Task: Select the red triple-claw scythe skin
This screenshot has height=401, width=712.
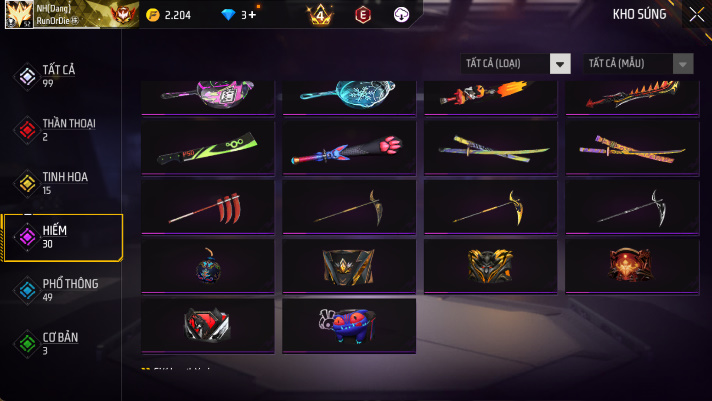Action: 207,207
